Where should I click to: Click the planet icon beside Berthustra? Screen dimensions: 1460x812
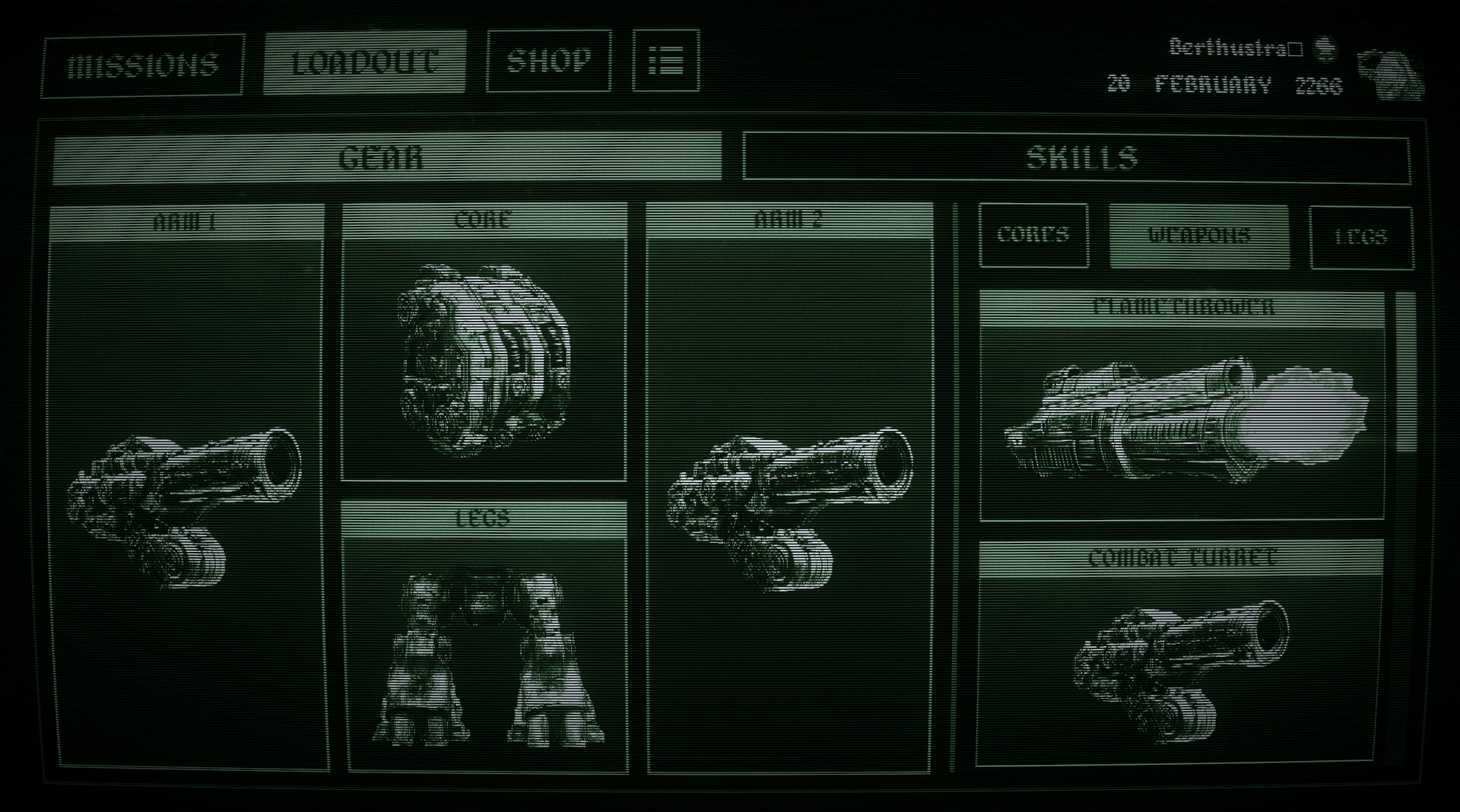coord(1325,47)
